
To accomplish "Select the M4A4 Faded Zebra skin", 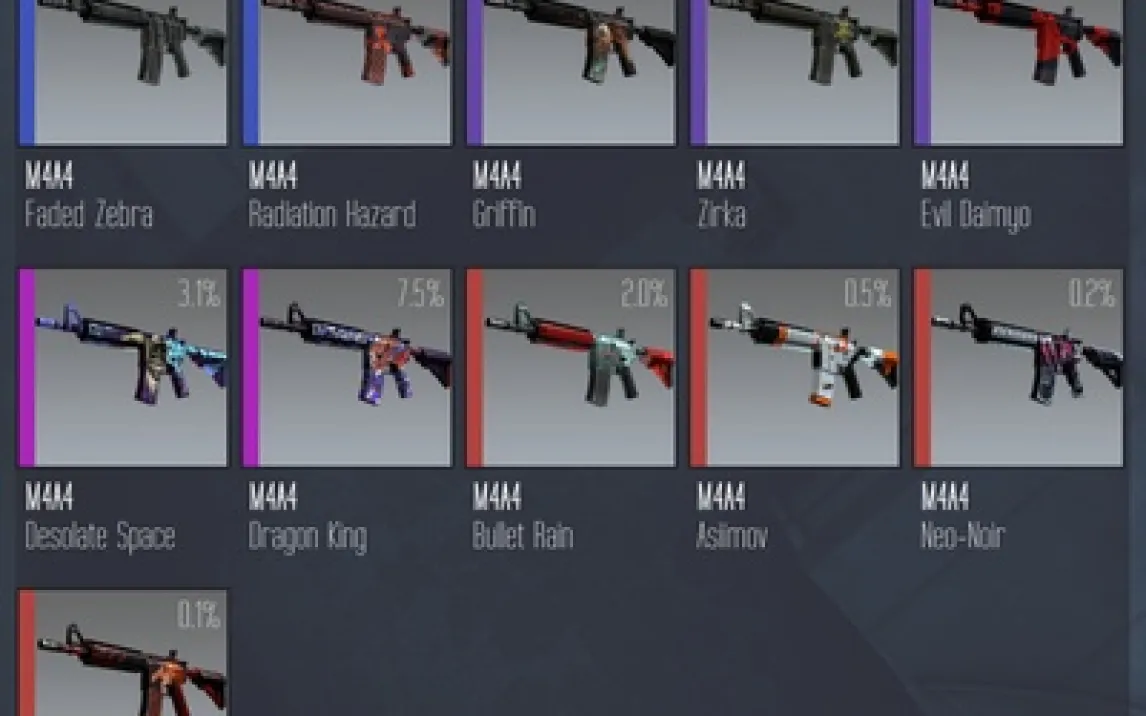I will coord(122,70).
